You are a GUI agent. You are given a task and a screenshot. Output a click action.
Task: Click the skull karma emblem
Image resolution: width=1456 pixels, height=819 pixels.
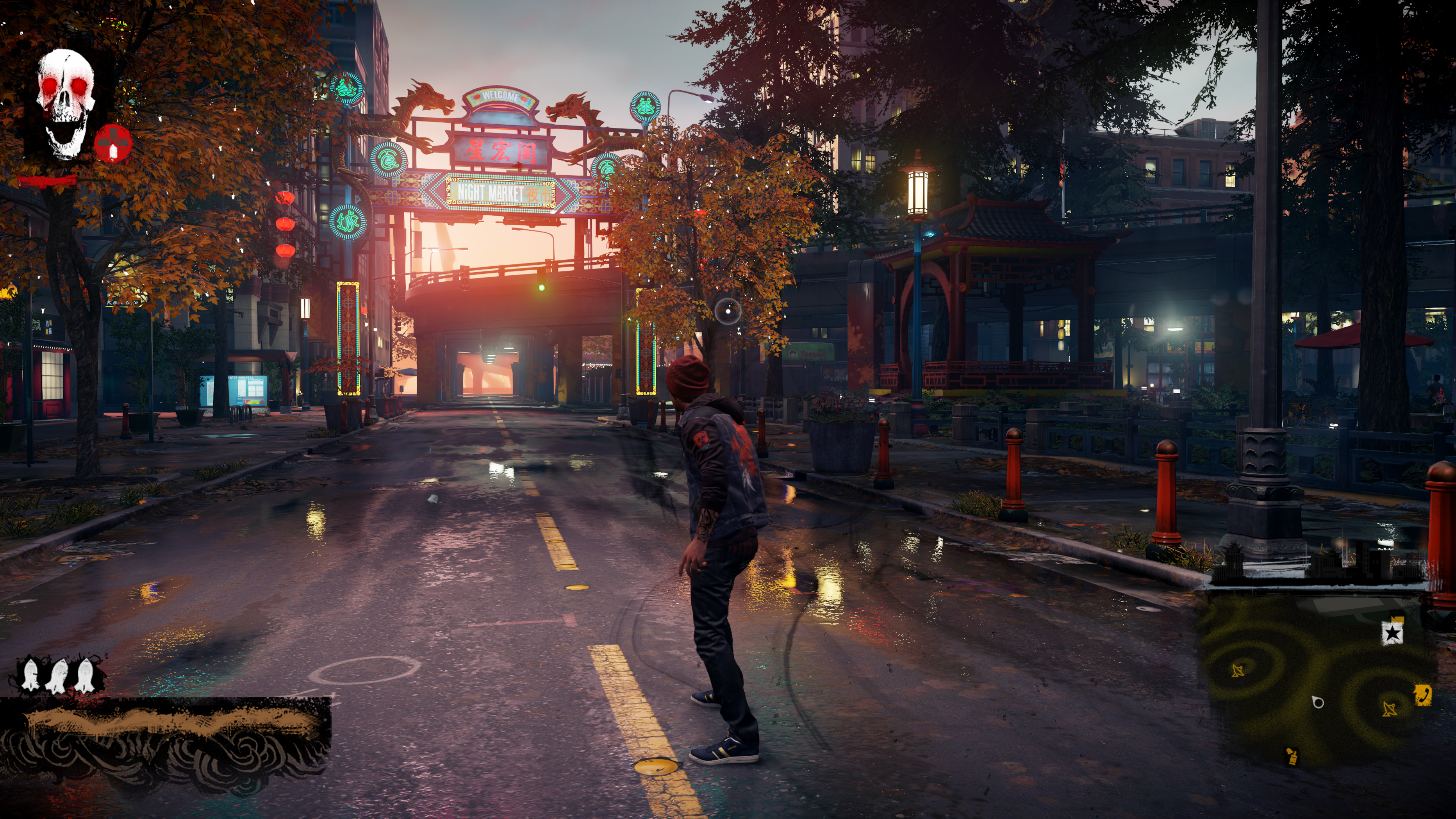pyautogui.click(x=66, y=104)
